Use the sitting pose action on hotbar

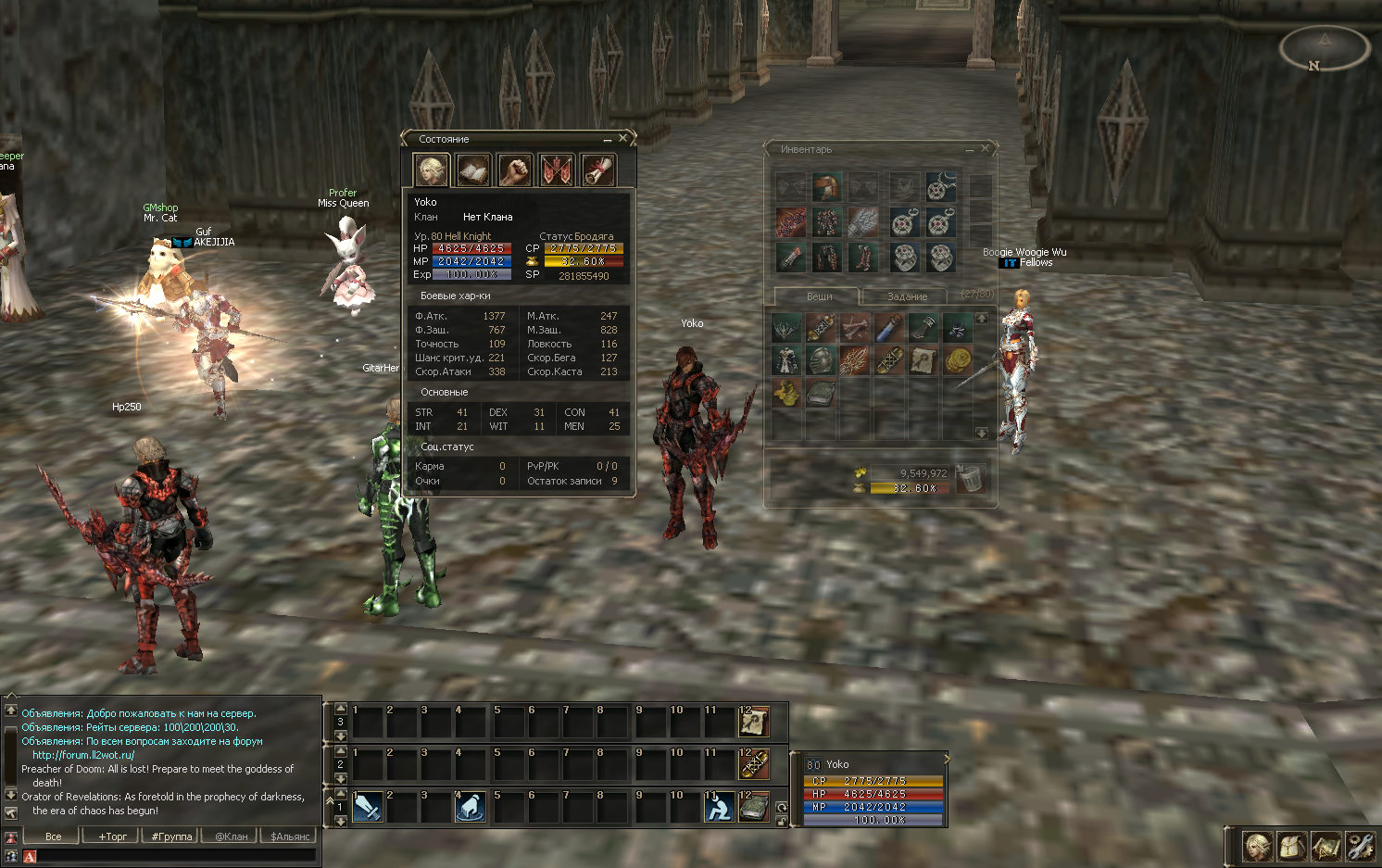(x=720, y=807)
